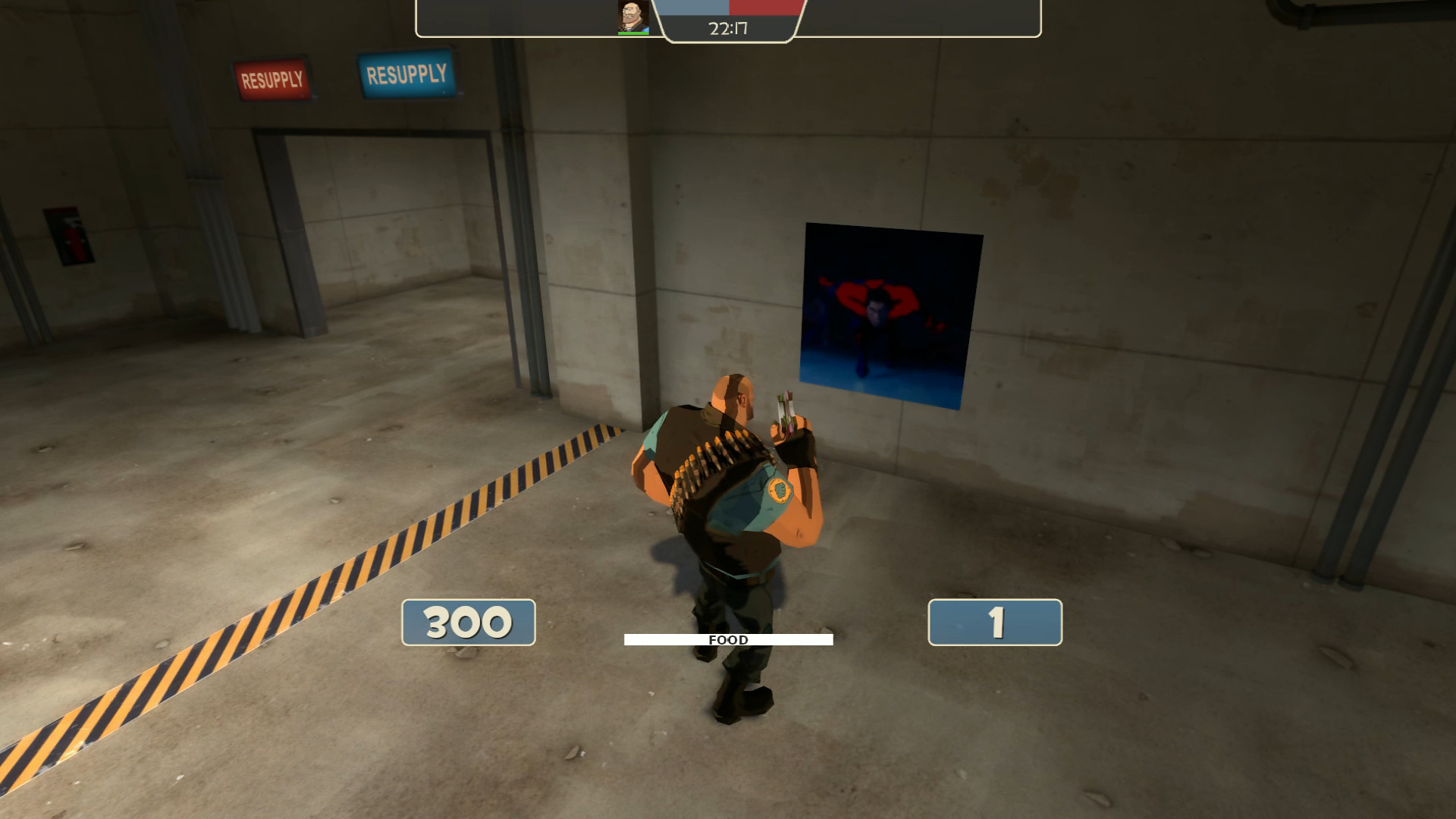
Task: Select the blue RESUPPLY sign
Action: 406,74
